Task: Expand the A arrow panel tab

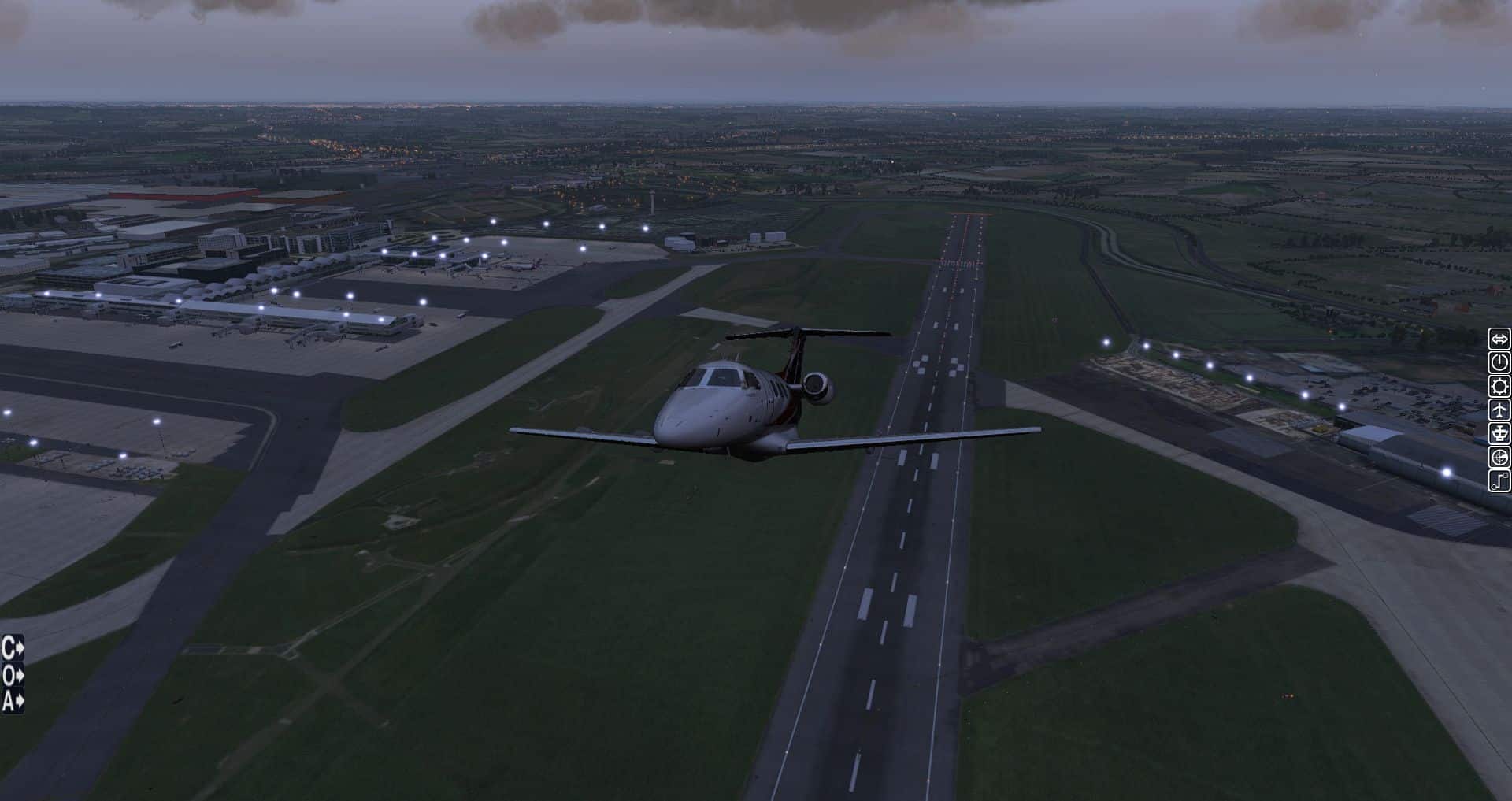Action: pos(13,700)
